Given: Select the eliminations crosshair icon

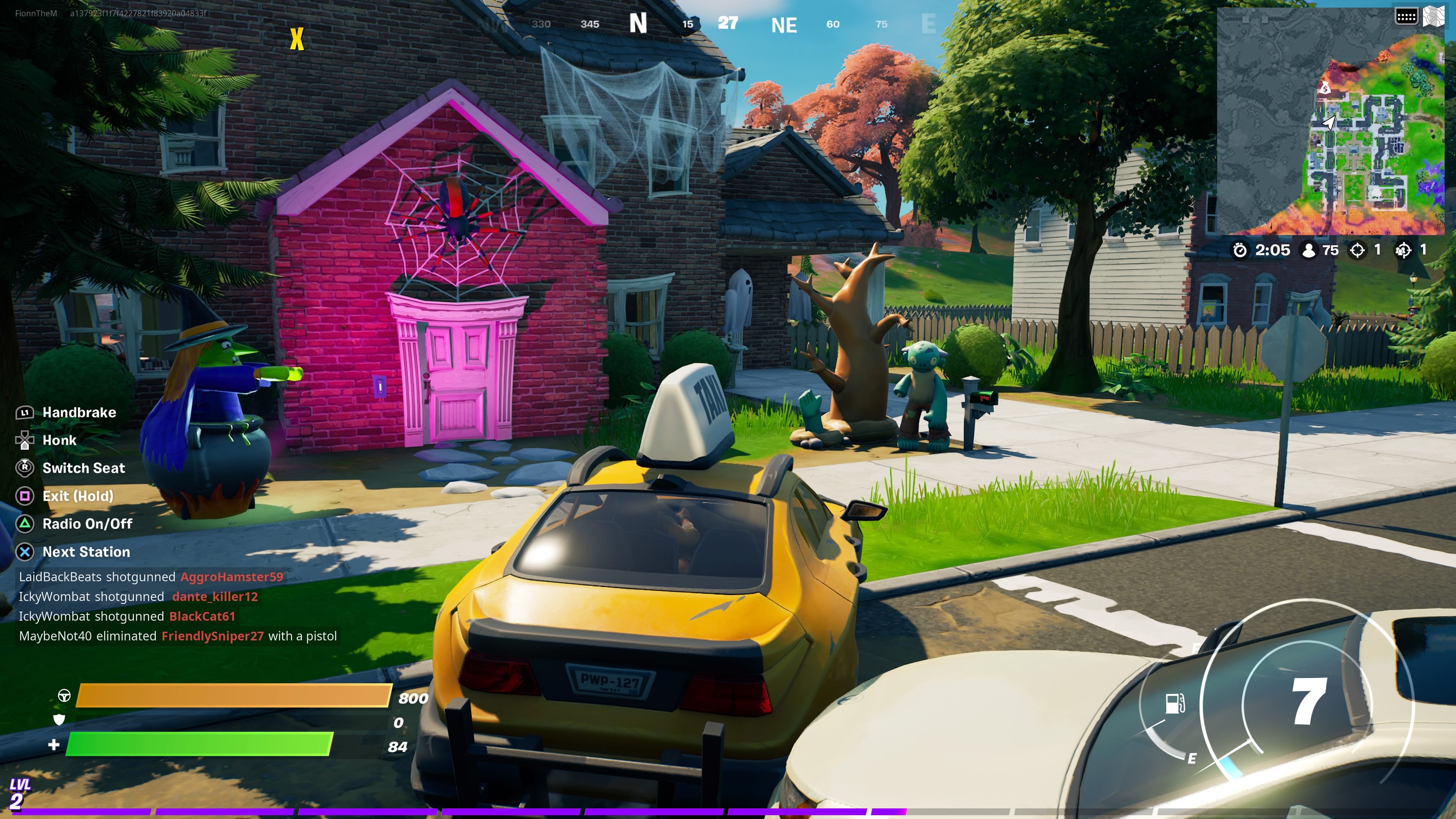Looking at the screenshot, I should pos(1357,249).
